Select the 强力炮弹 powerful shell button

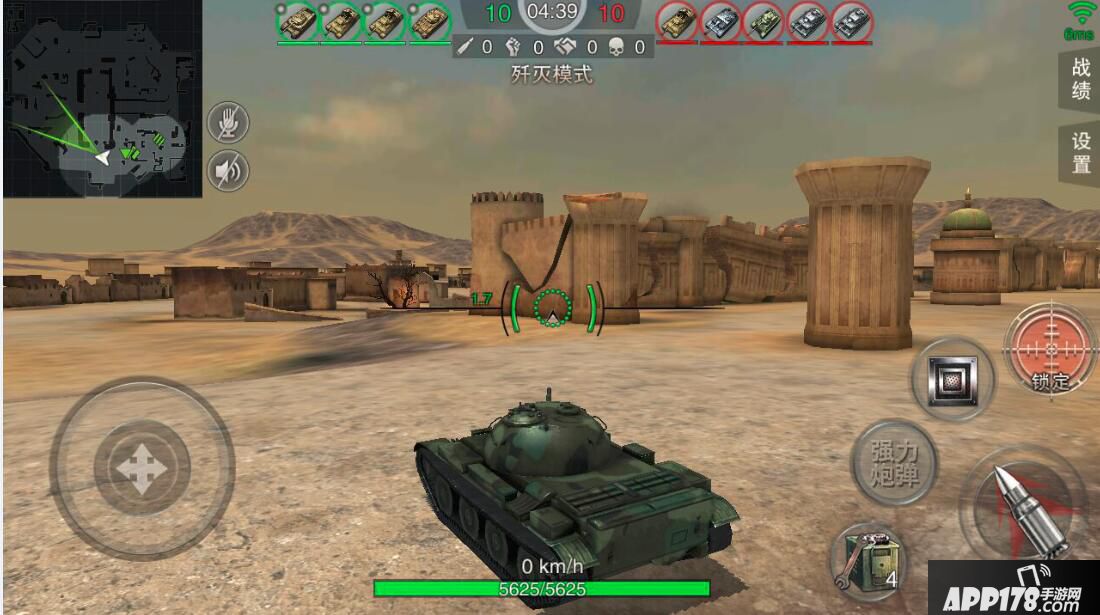pos(893,462)
